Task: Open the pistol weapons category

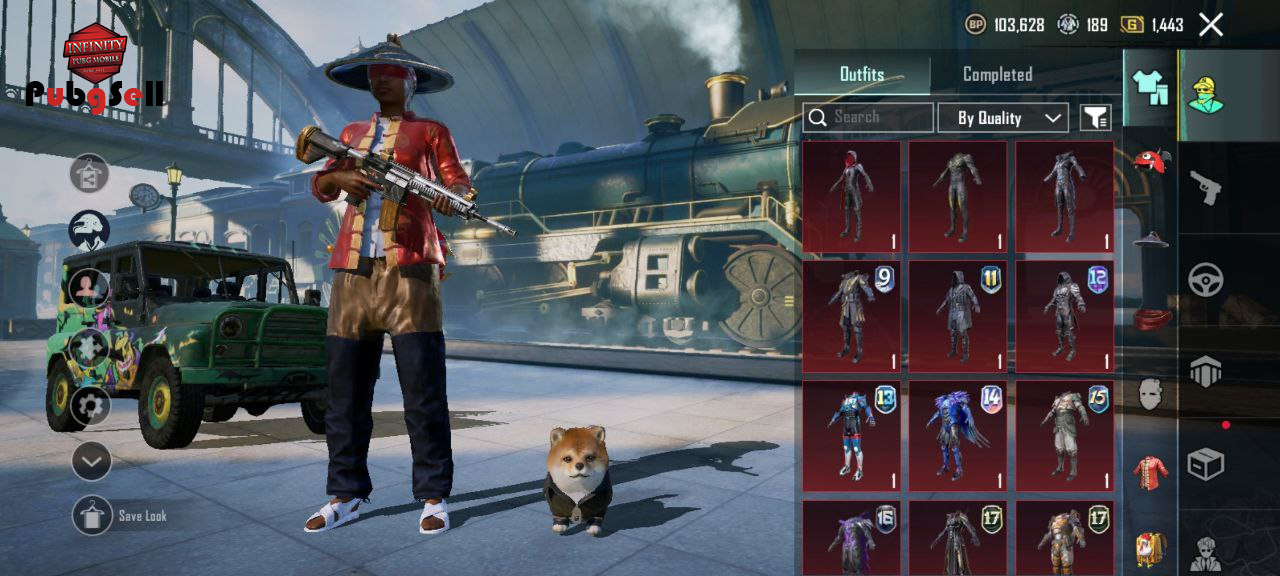Action: click(x=1205, y=186)
